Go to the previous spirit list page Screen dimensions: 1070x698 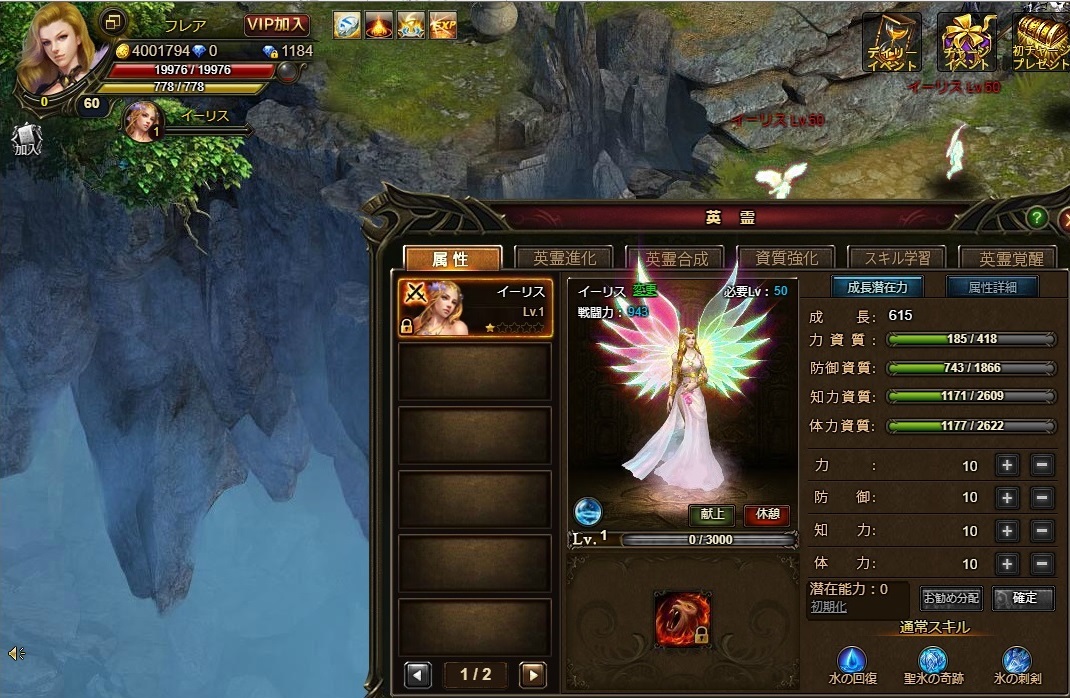(417, 674)
